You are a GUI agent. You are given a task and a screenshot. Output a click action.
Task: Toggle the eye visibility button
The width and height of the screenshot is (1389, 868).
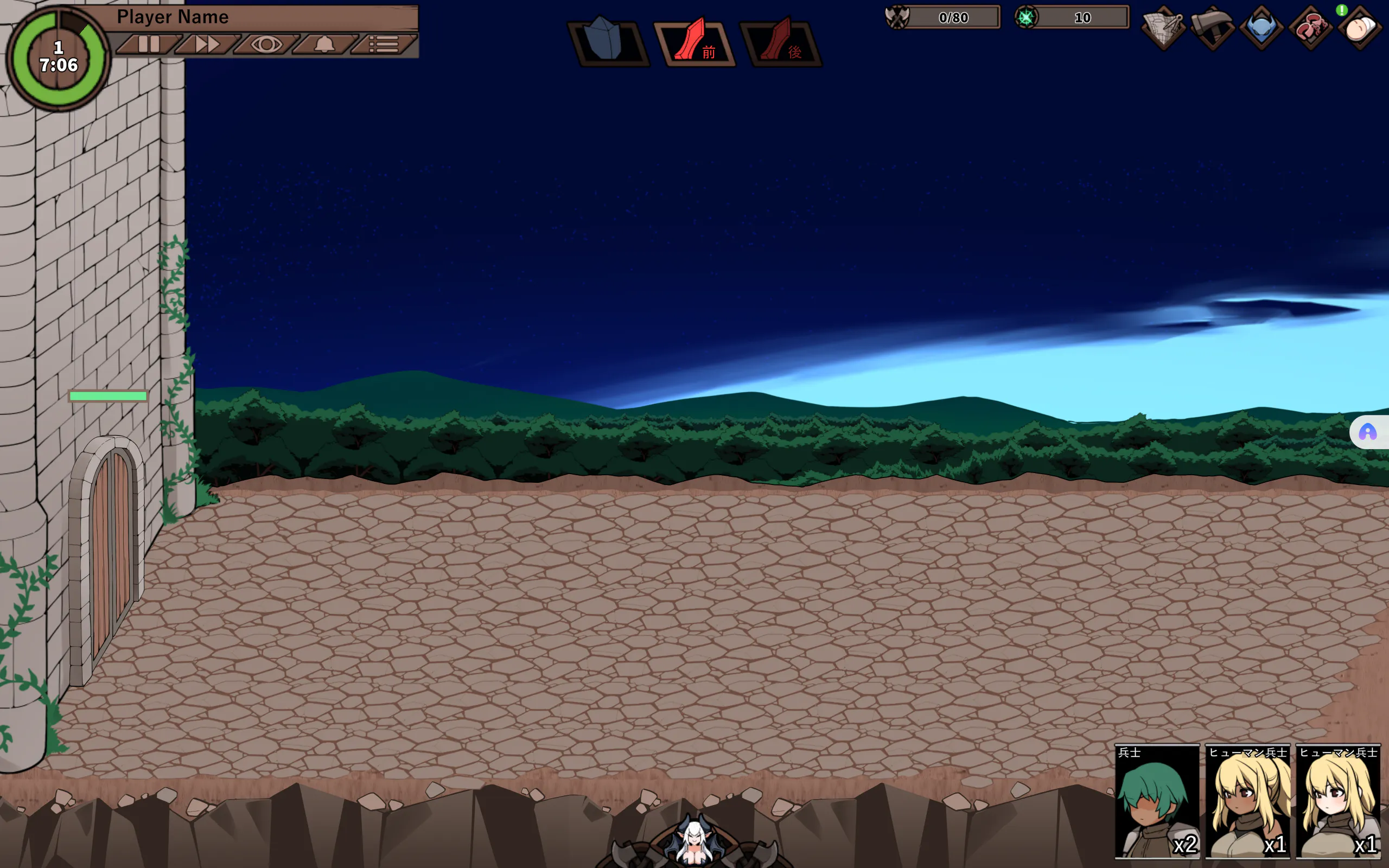(266, 44)
